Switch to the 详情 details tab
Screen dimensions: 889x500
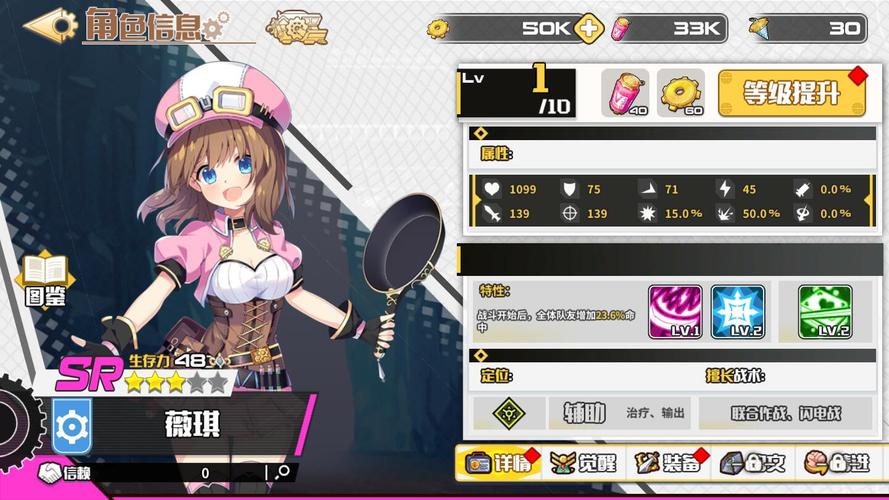(x=497, y=463)
